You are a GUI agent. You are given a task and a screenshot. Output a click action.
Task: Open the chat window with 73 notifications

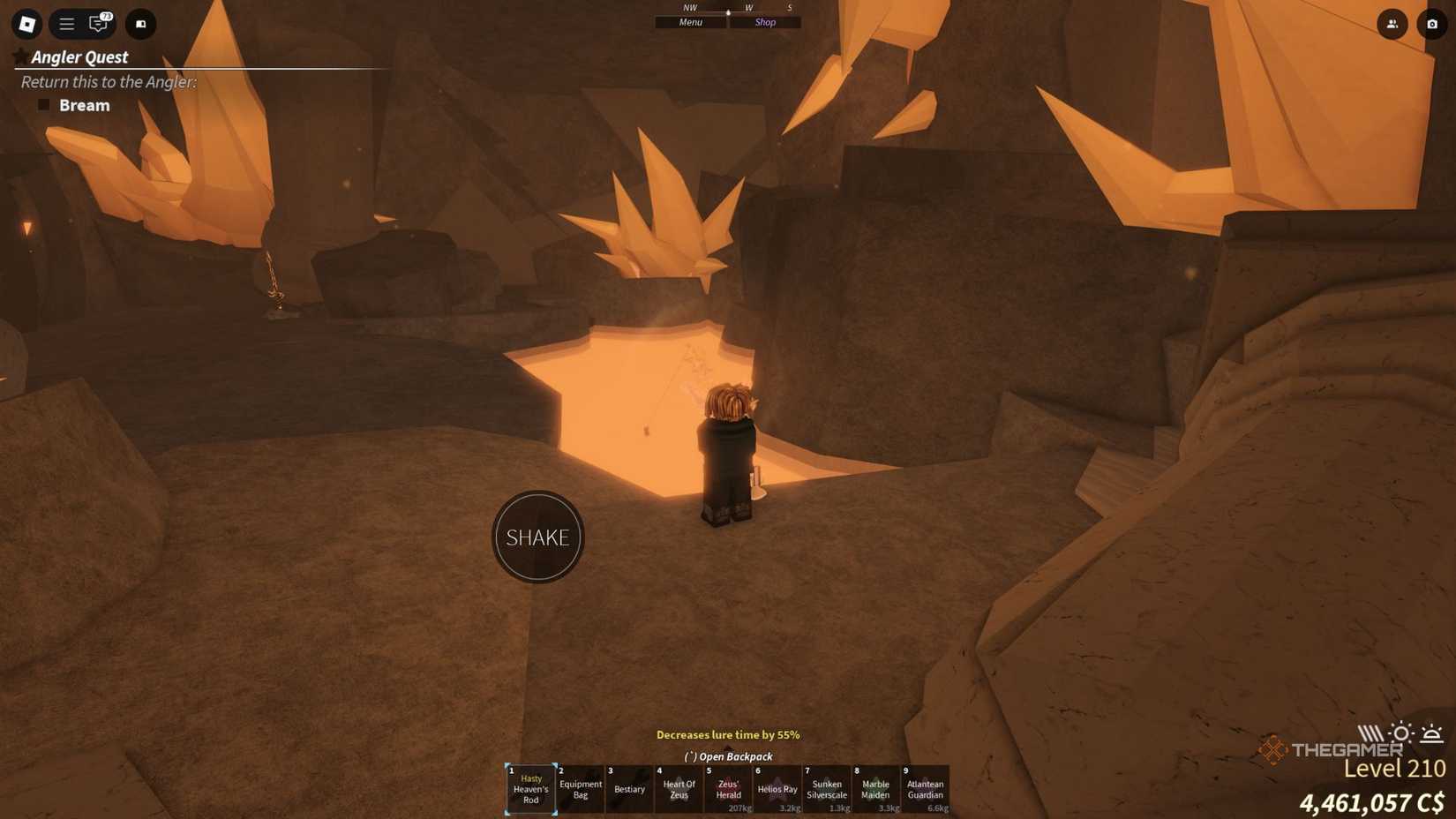click(96, 24)
